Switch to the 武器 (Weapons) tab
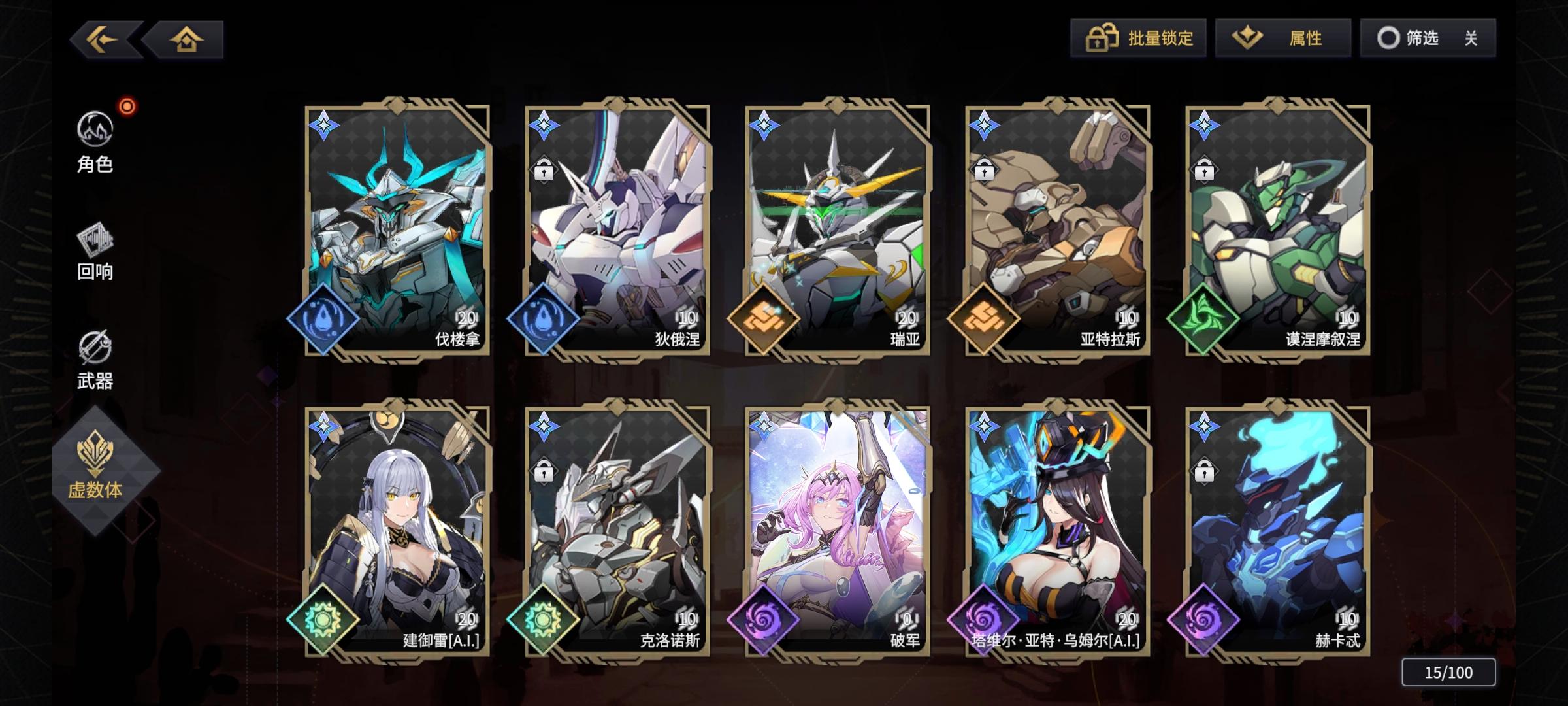 95,358
